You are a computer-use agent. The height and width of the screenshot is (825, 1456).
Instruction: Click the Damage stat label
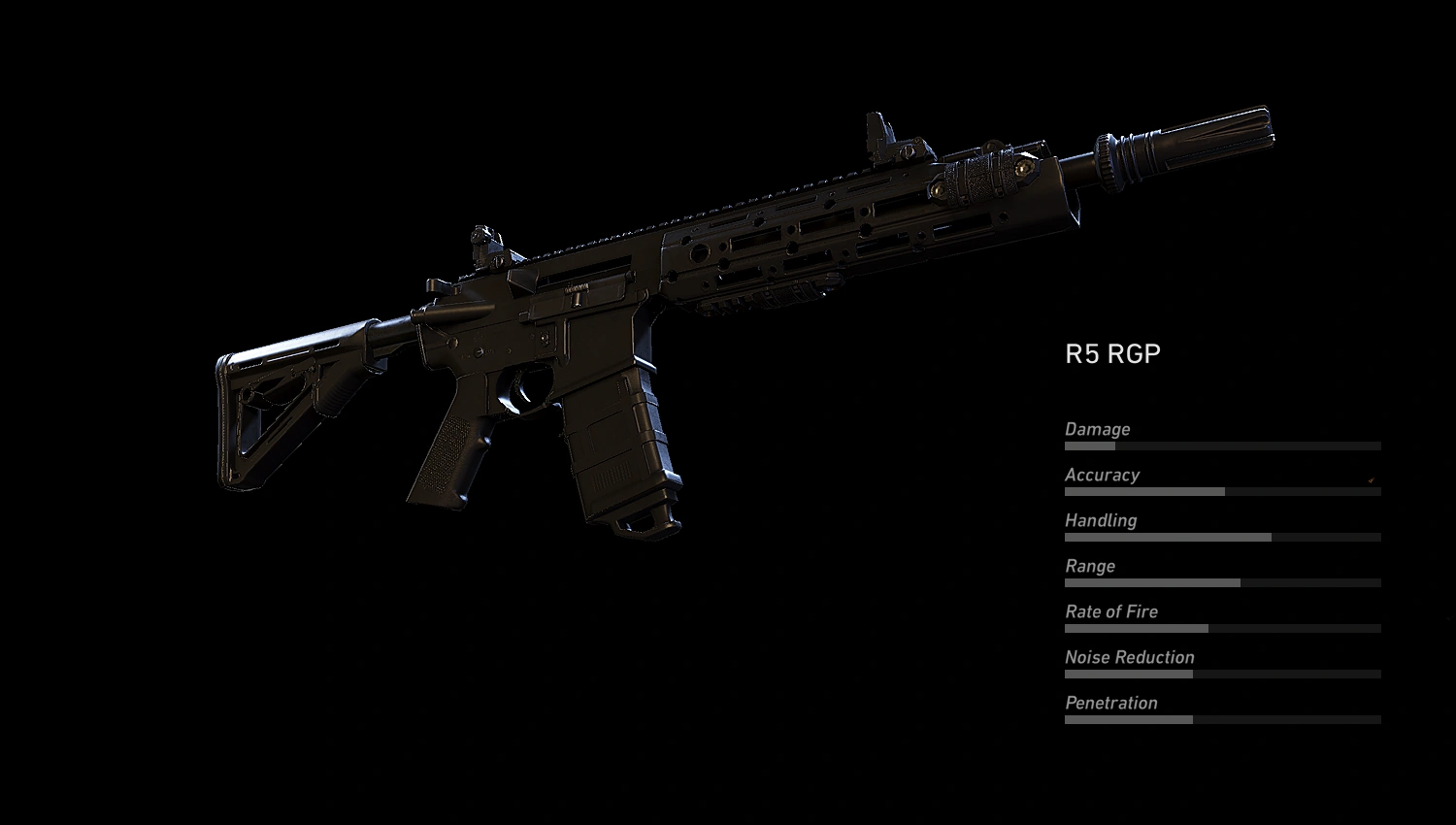(x=1098, y=429)
